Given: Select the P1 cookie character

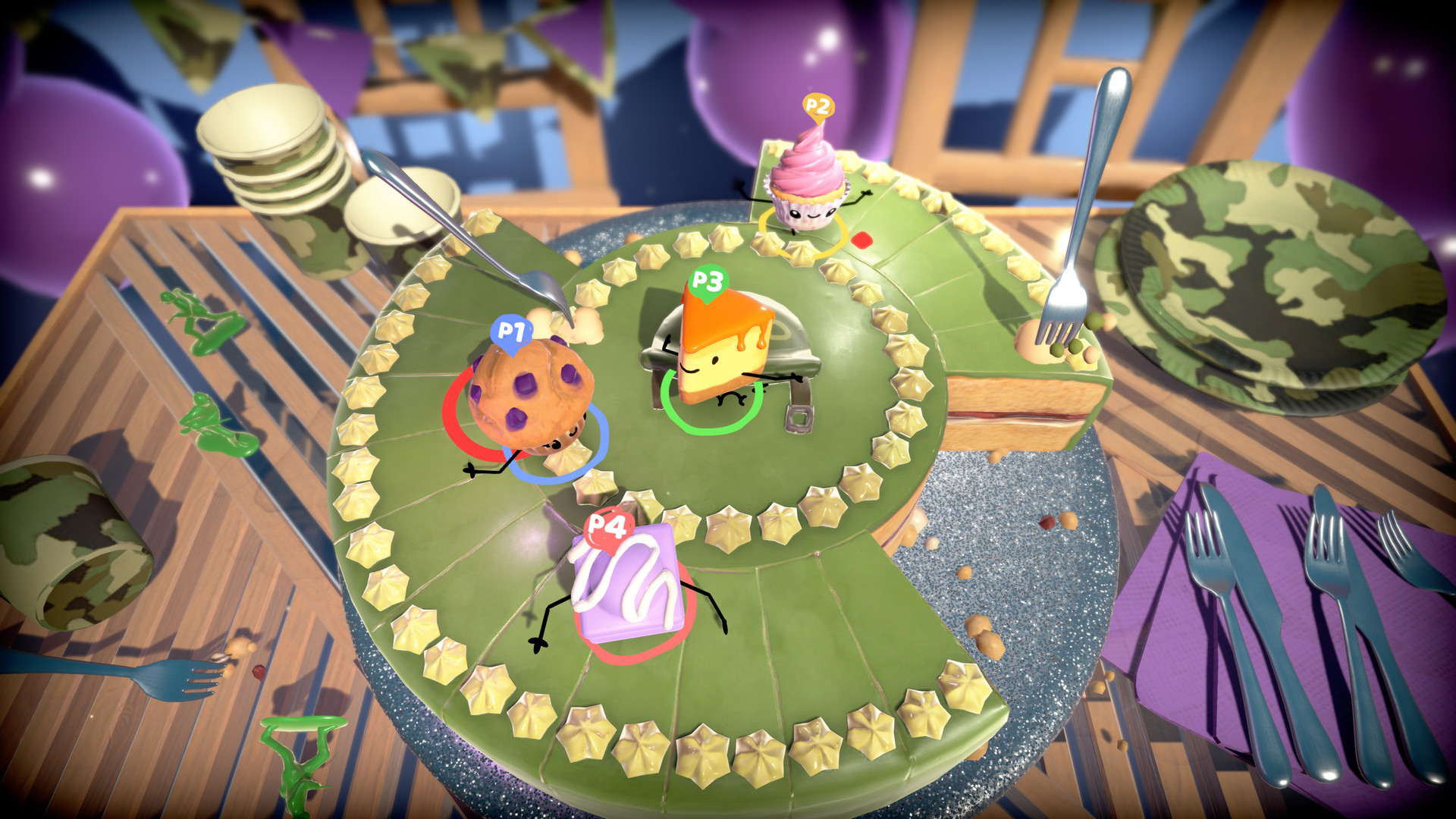Looking at the screenshot, I should pos(531,394).
